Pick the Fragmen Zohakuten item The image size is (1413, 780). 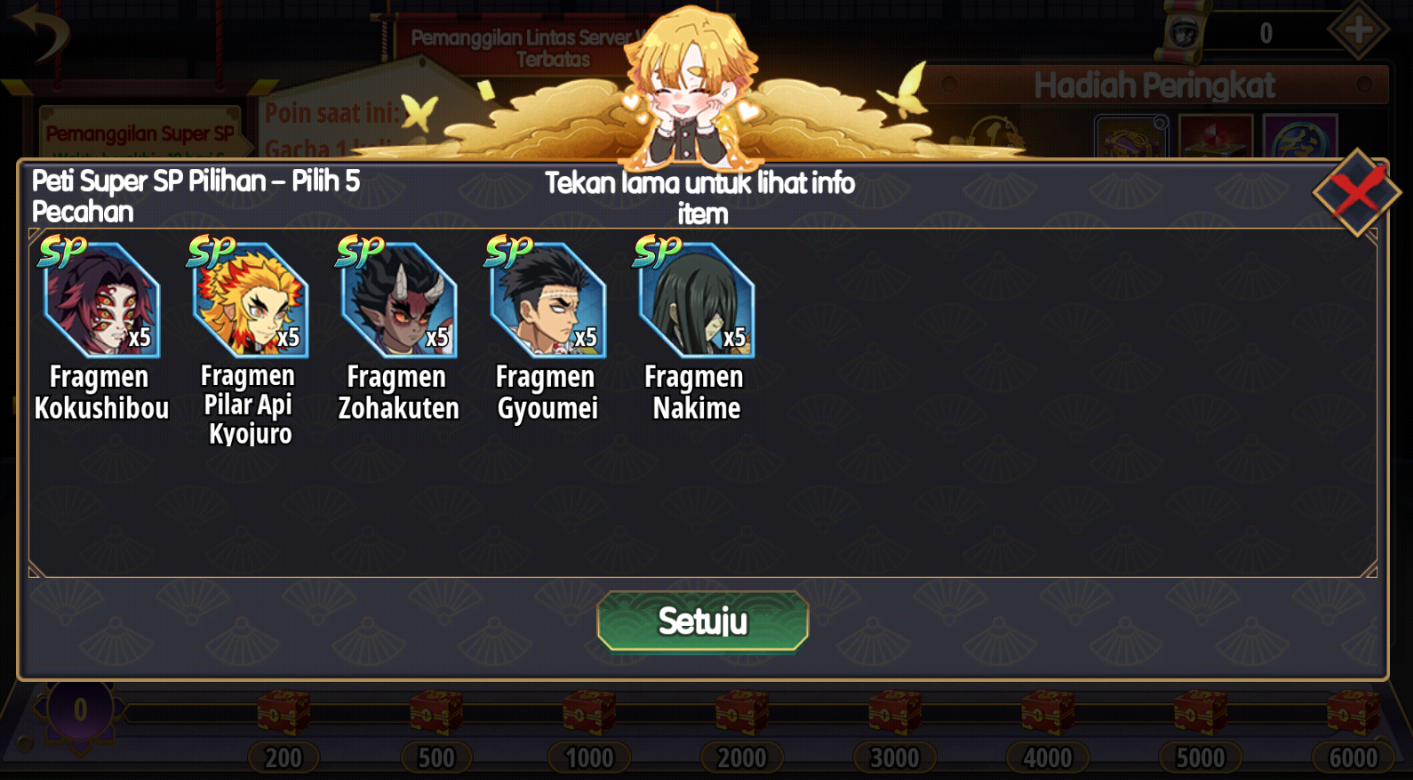point(399,300)
